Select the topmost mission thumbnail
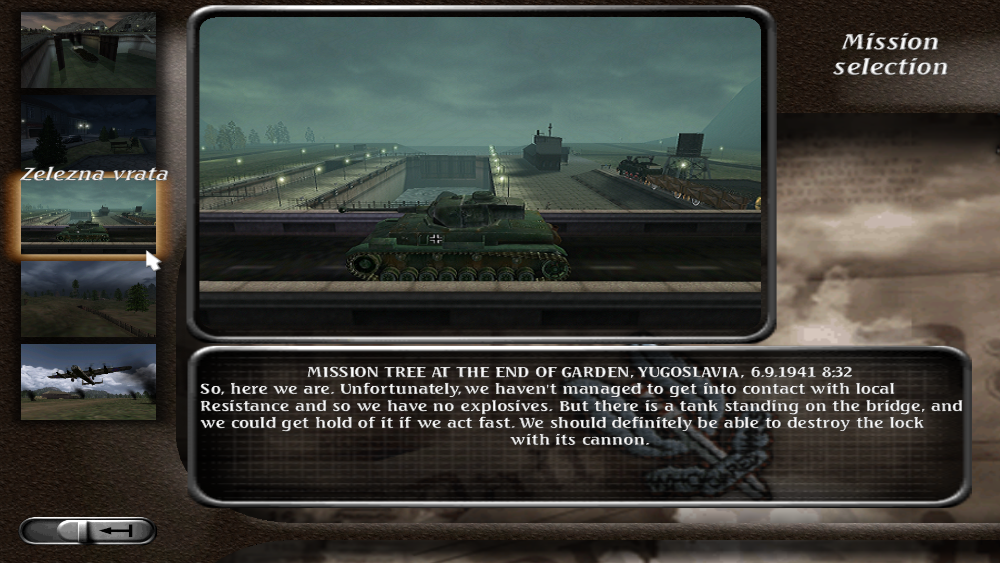The height and width of the screenshot is (563, 1000). click(88, 49)
